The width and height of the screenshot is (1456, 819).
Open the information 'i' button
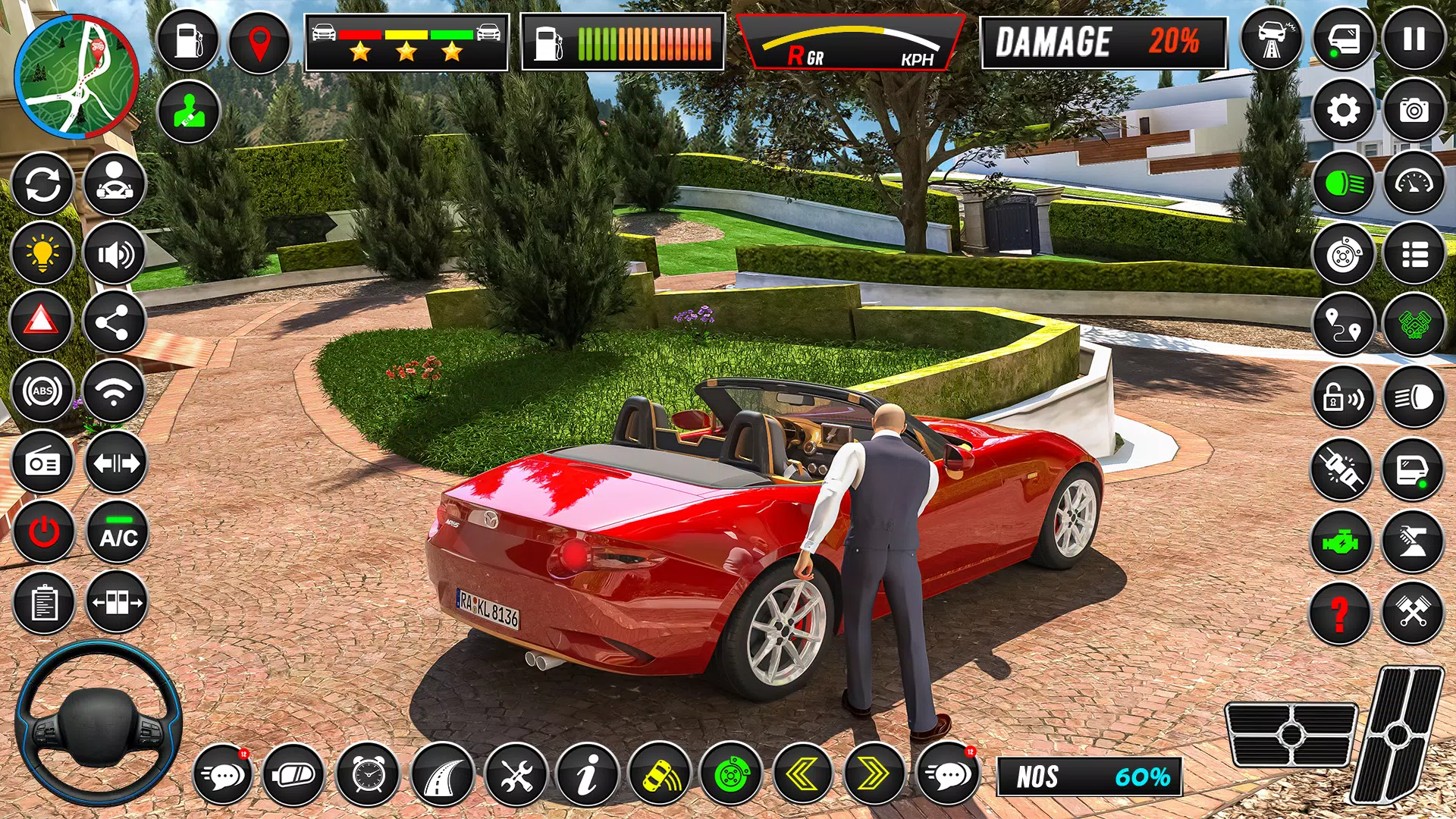coord(587,774)
